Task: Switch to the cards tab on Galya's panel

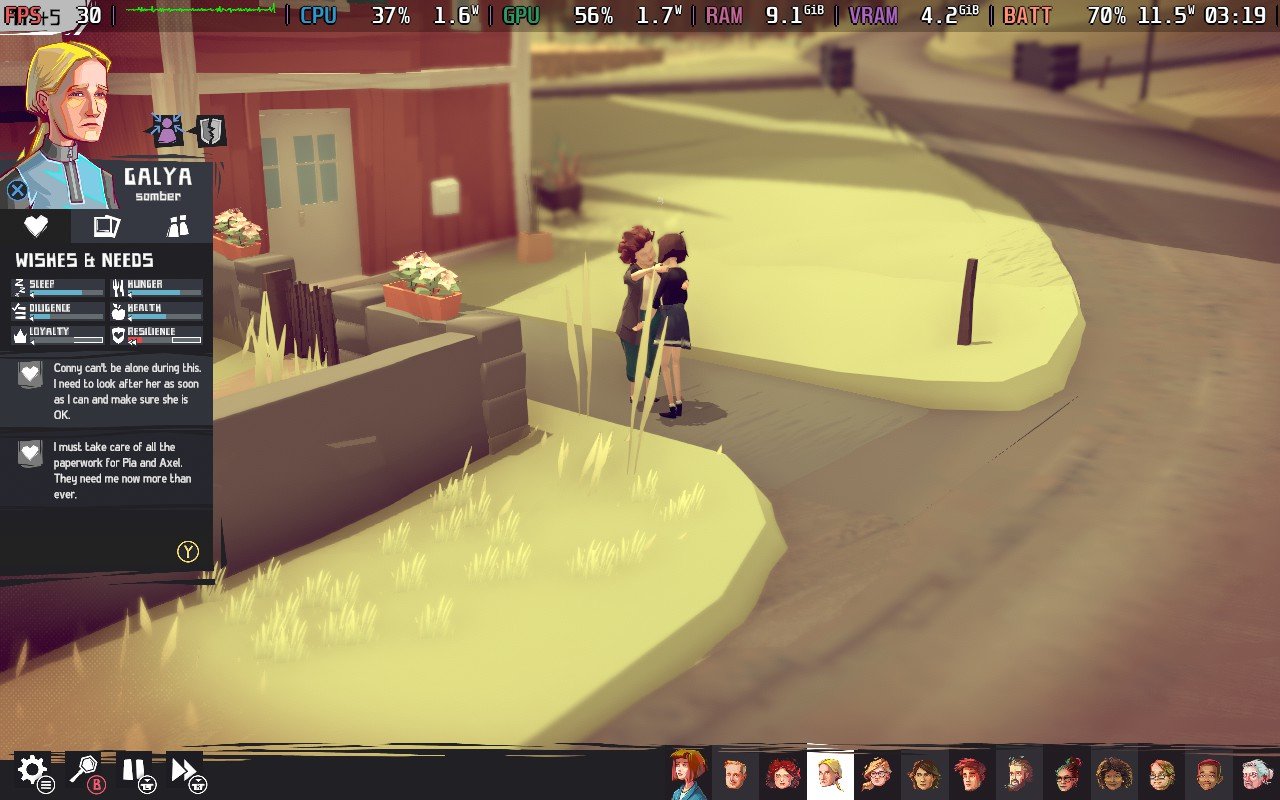Action: point(106,227)
